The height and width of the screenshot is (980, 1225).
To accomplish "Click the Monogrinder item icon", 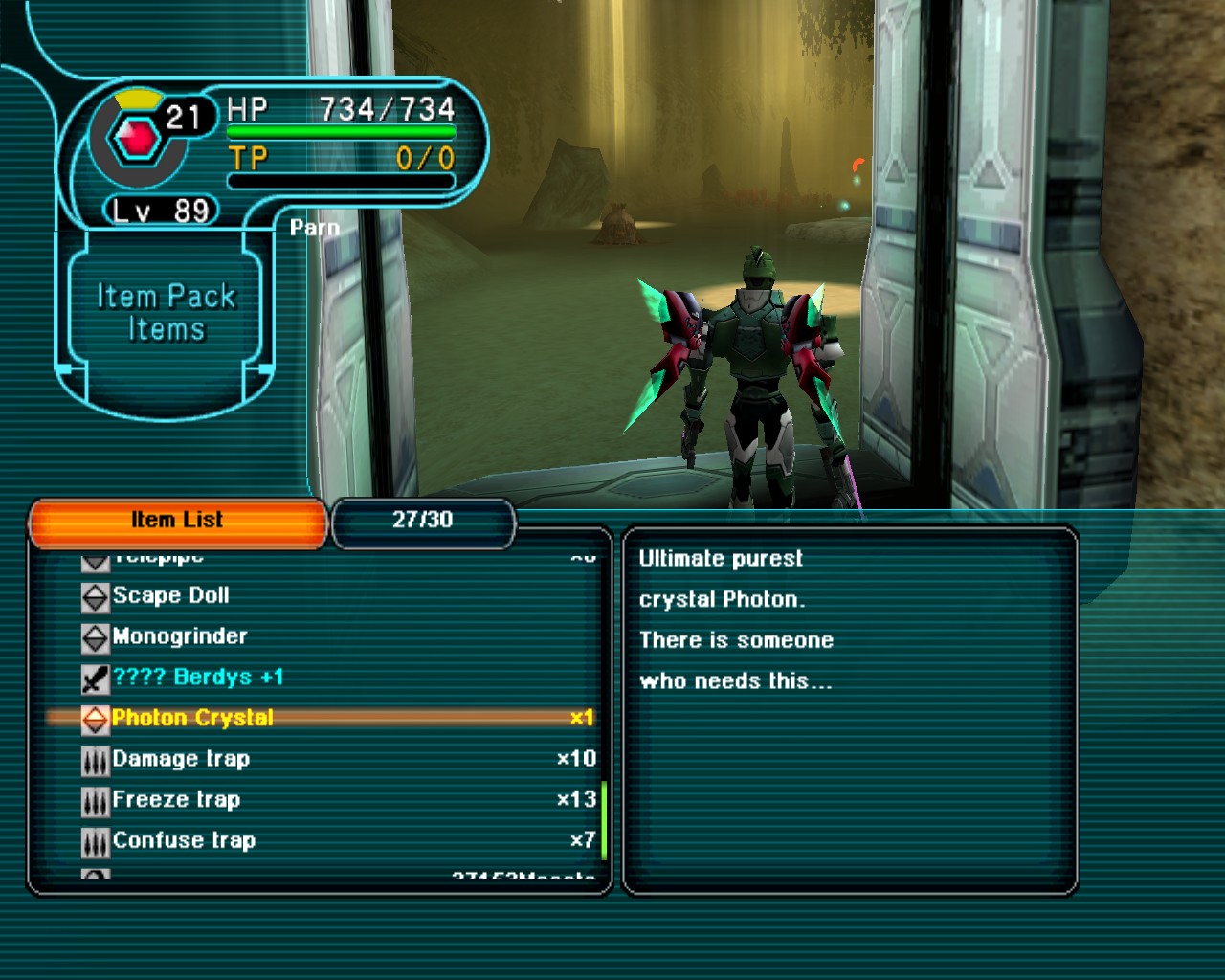I will 93,636.
